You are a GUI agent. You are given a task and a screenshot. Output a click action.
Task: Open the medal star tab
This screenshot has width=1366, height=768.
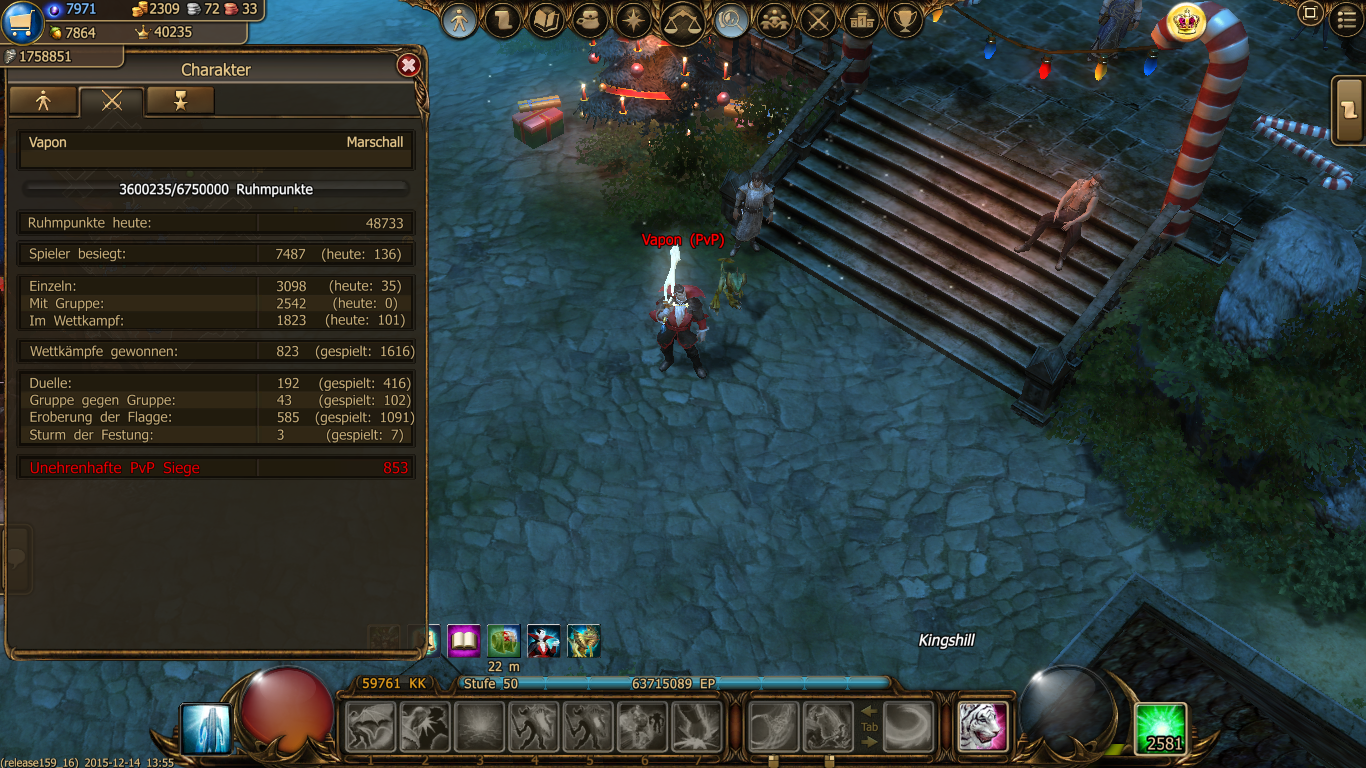pos(180,100)
